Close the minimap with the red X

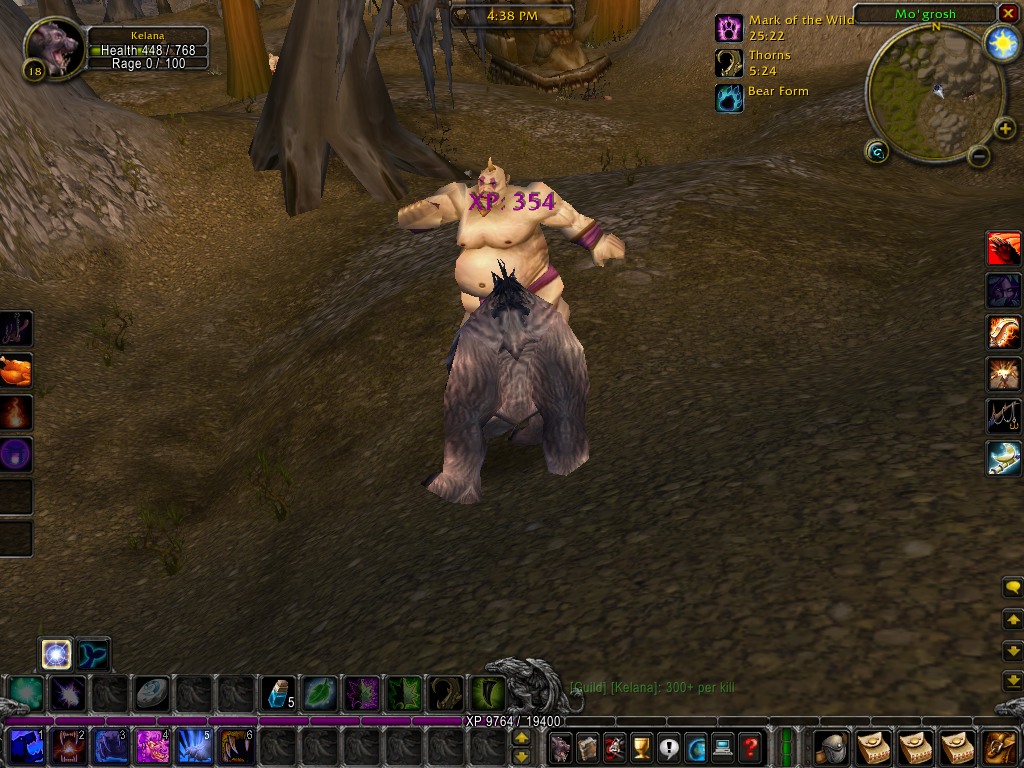click(1008, 13)
